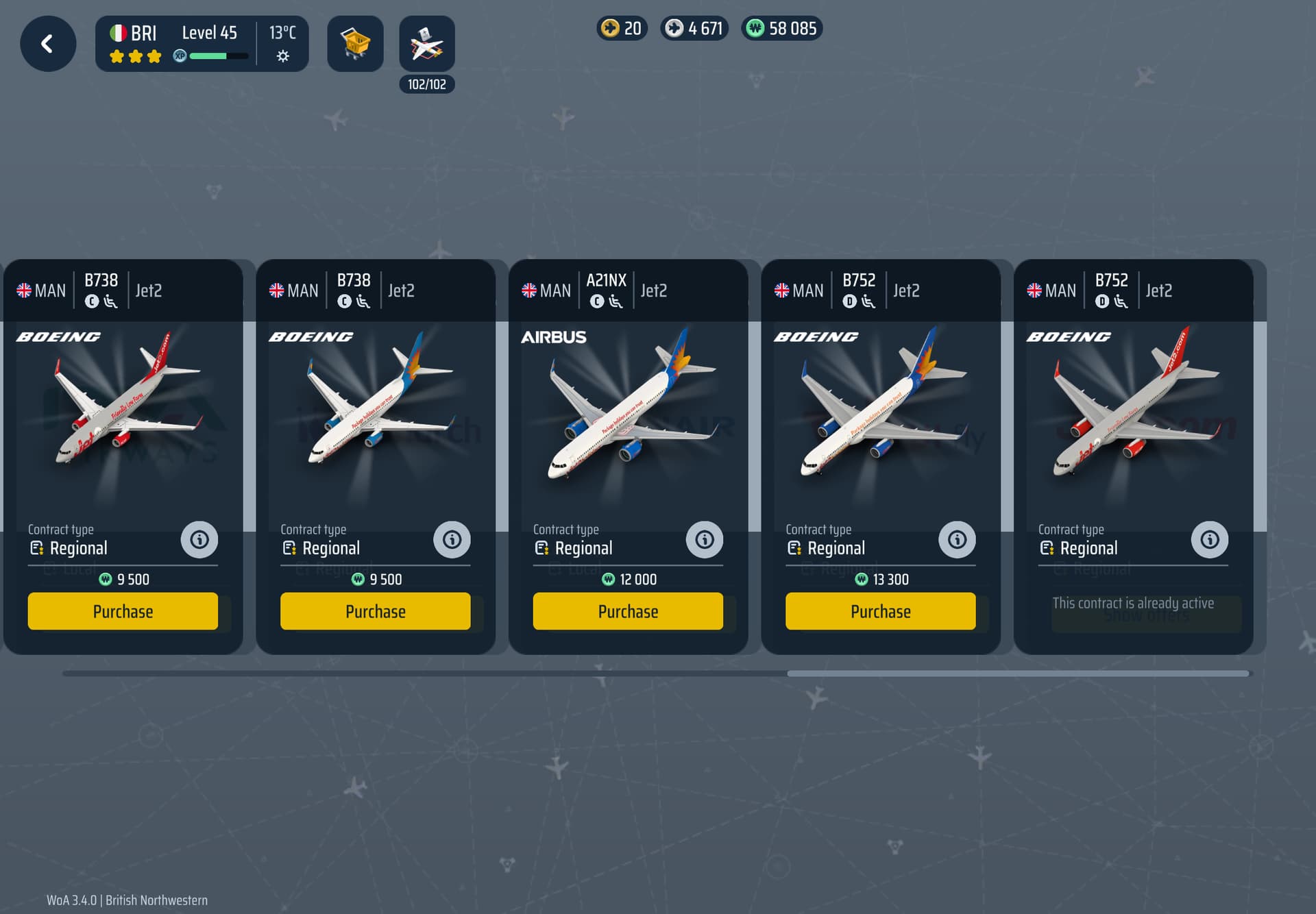The image size is (1316, 914).
Task: Select the Airbus A21NX contract card image
Action: pyautogui.click(x=627, y=411)
